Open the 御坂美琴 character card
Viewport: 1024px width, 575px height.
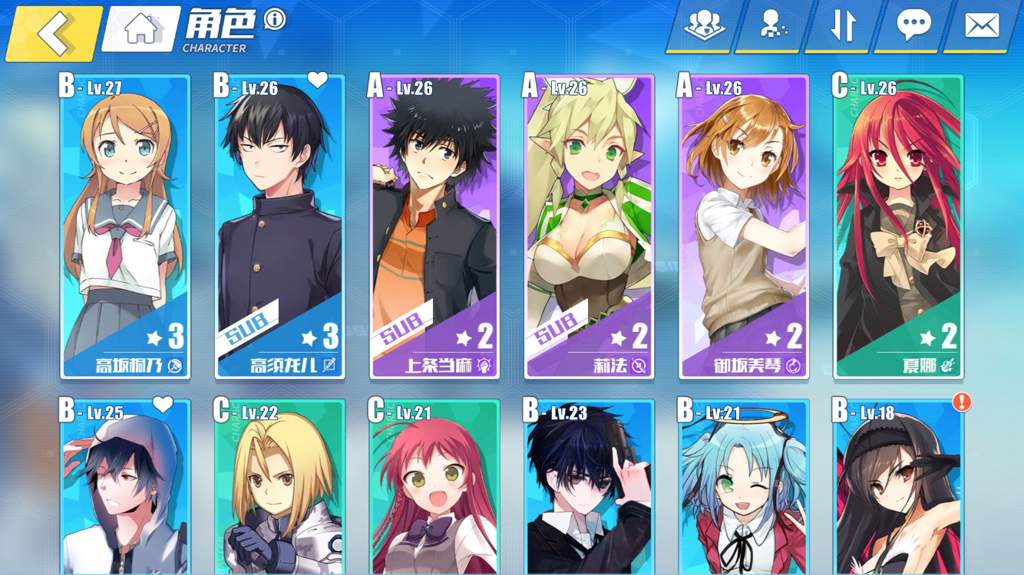click(x=743, y=228)
